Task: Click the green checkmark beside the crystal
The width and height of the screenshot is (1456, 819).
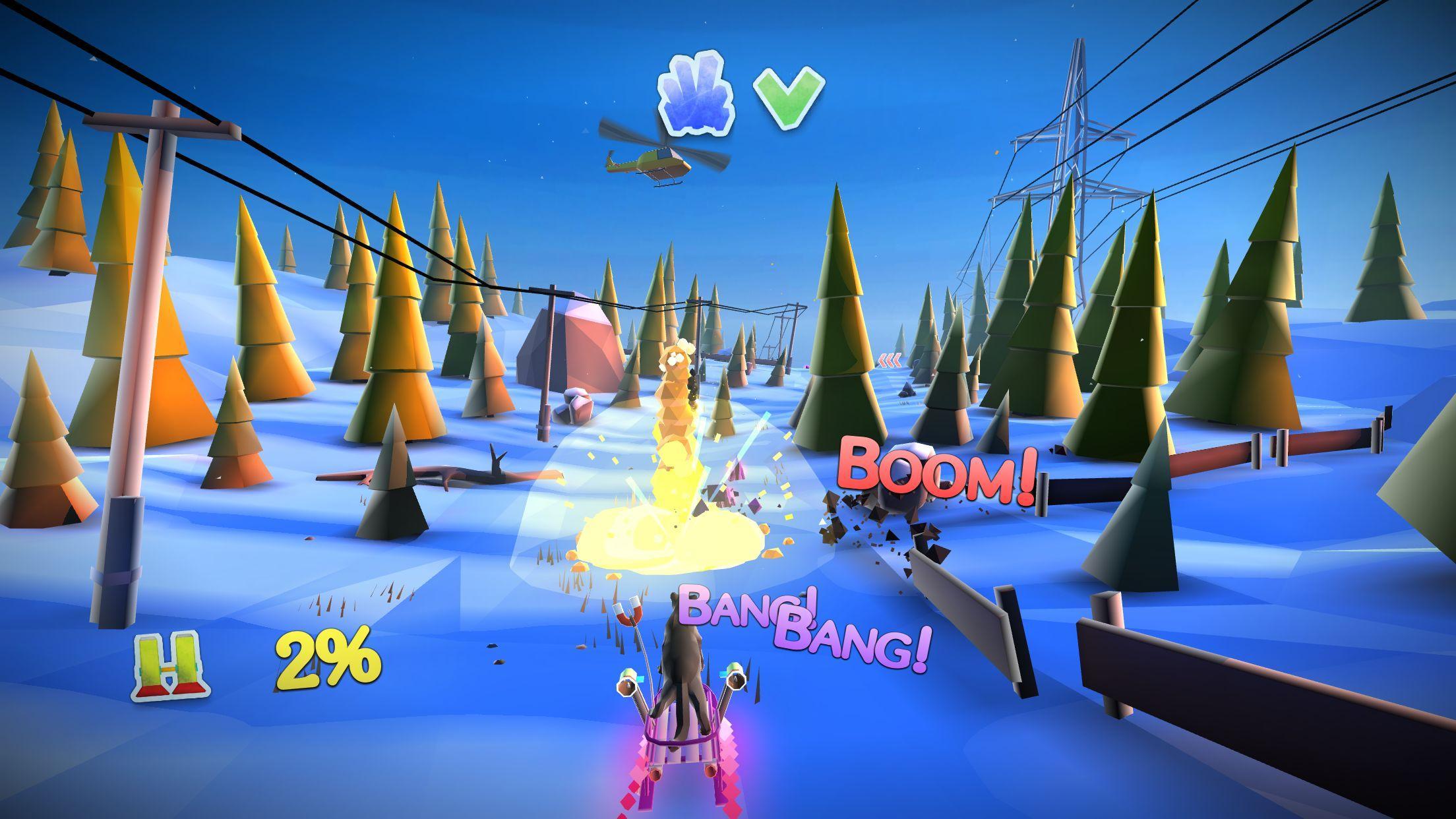Action: 786,92
